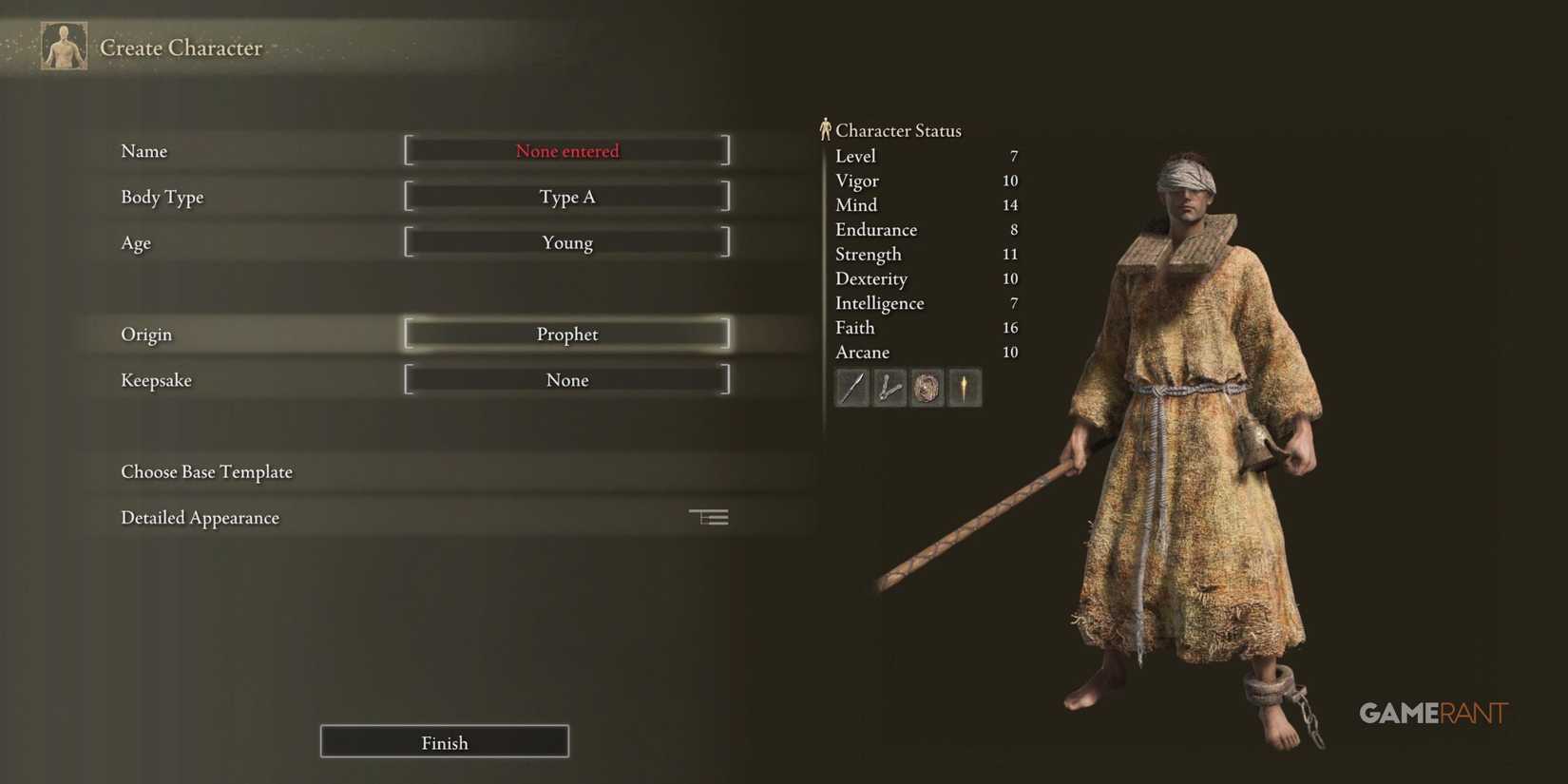Open the Keepsake selector showing None

pyautogui.click(x=566, y=379)
